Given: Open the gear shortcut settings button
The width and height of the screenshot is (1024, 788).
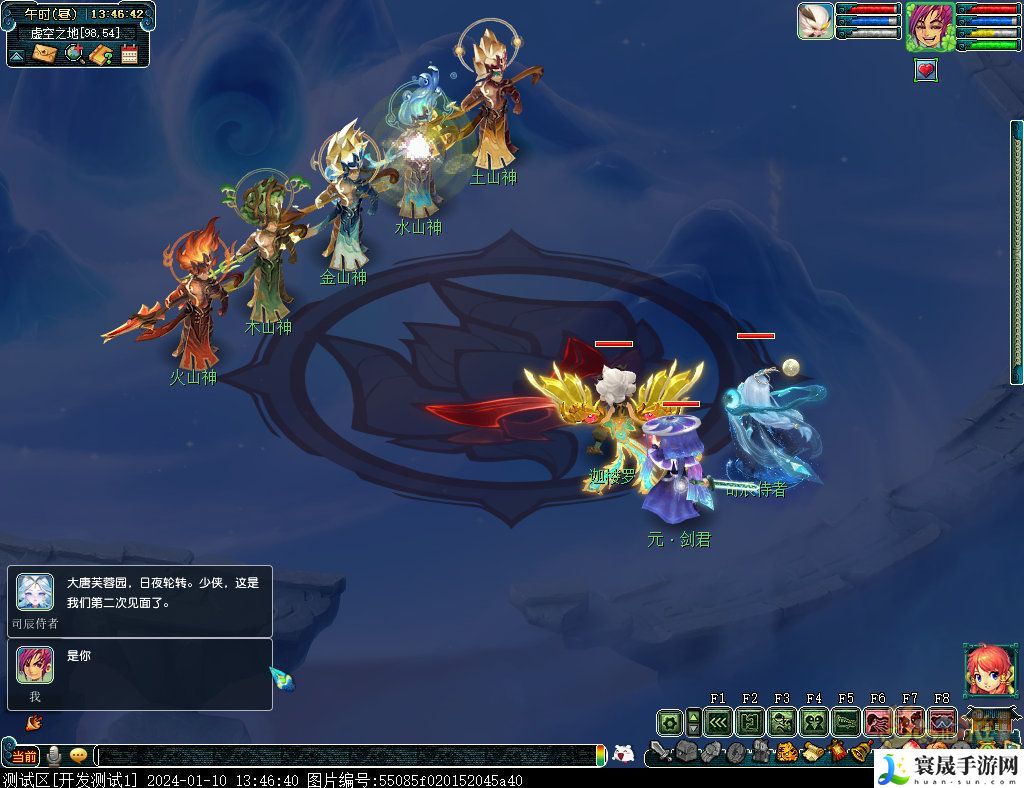Looking at the screenshot, I should (x=668, y=722).
